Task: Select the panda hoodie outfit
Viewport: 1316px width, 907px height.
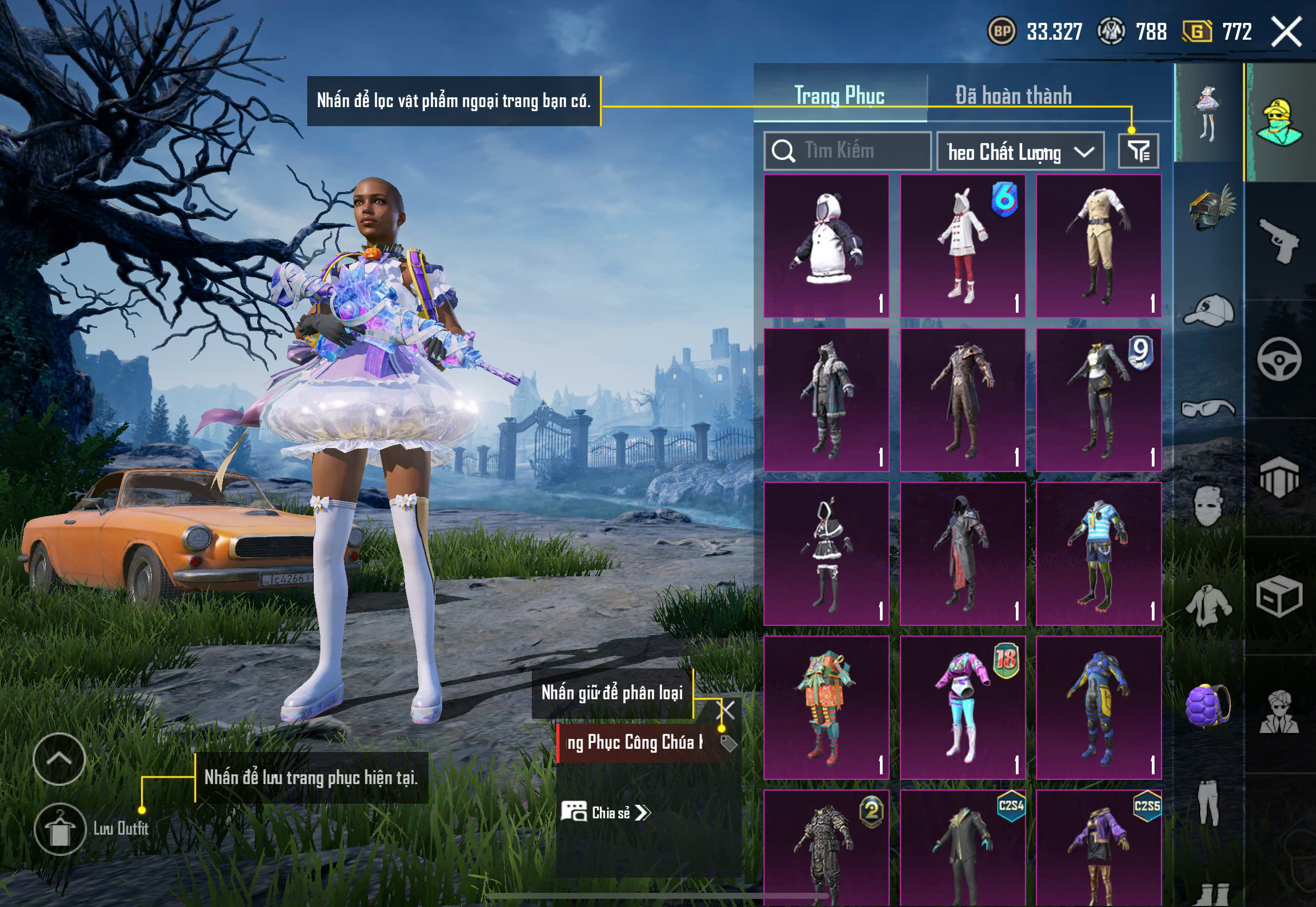Action: pos(826,245)
